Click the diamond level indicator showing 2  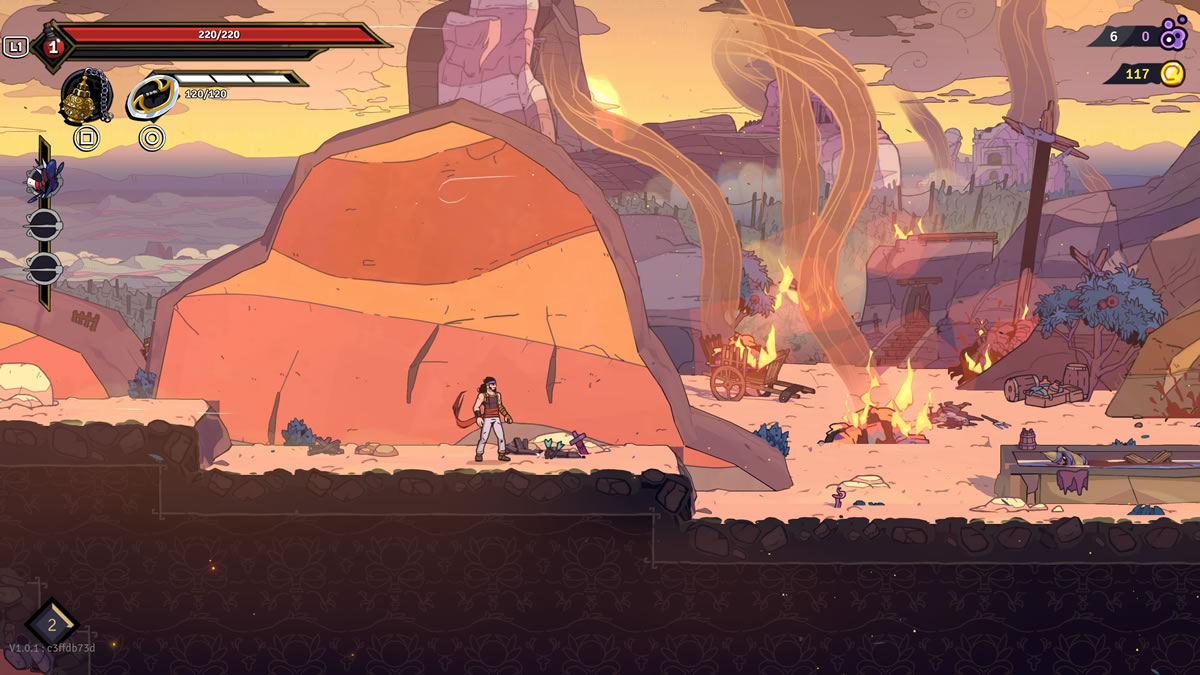tap(52, 624)
